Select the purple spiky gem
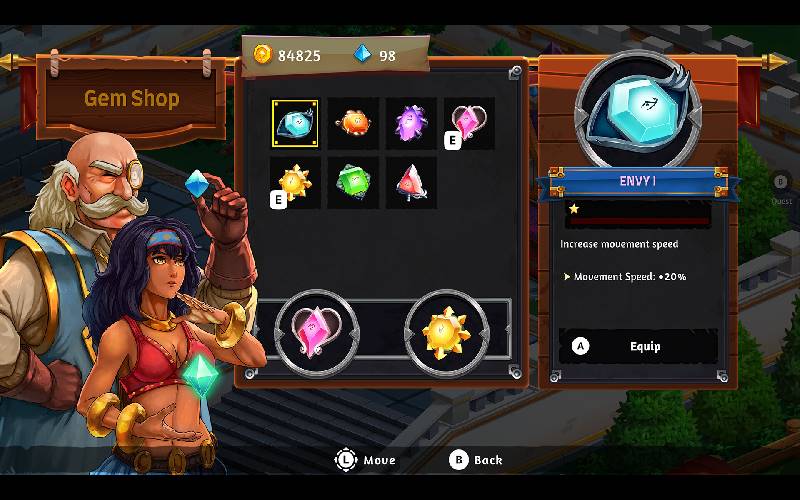This screenshot has width=800, height=500. tap(411, 123)
